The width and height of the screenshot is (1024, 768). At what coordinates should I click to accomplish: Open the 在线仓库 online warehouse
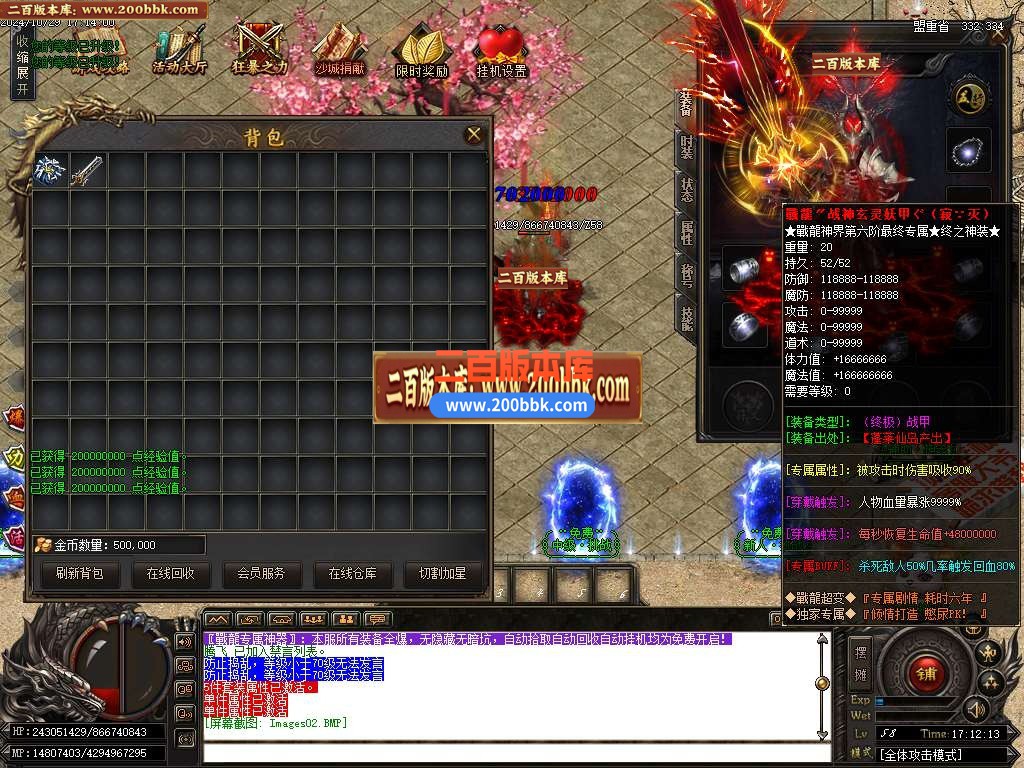click(352, 574)
